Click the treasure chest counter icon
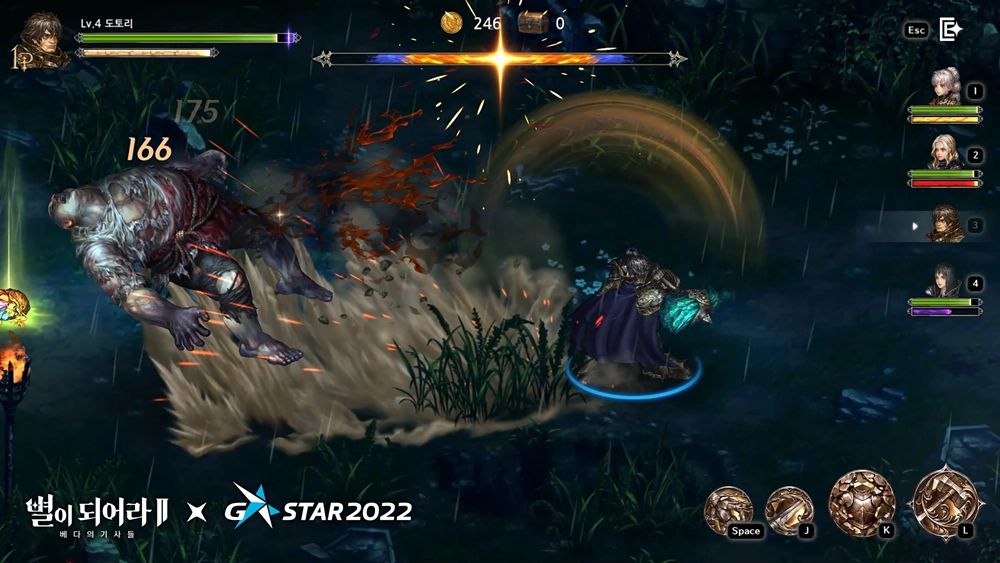 [x=531, y=23]
